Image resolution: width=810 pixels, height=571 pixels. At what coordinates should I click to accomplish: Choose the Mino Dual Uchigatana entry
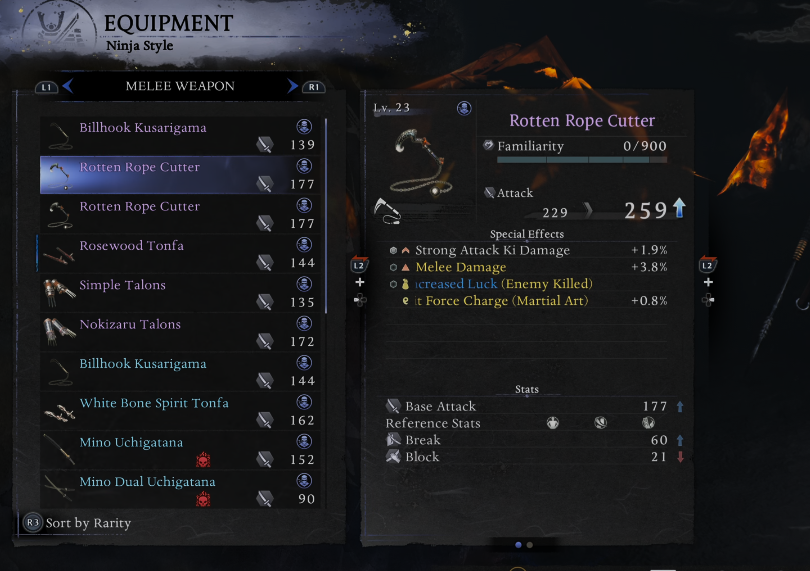pyautogui.click(x=180, y=489)
